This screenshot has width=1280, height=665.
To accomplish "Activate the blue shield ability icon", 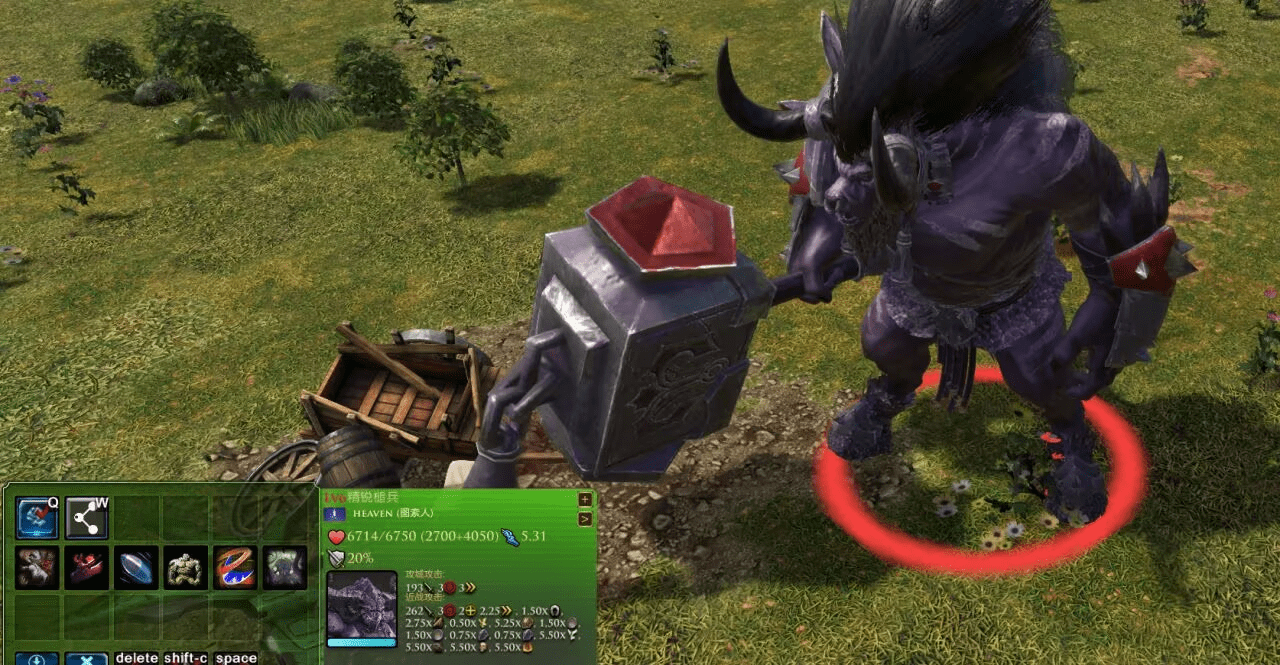I will (x=136, y=567).
